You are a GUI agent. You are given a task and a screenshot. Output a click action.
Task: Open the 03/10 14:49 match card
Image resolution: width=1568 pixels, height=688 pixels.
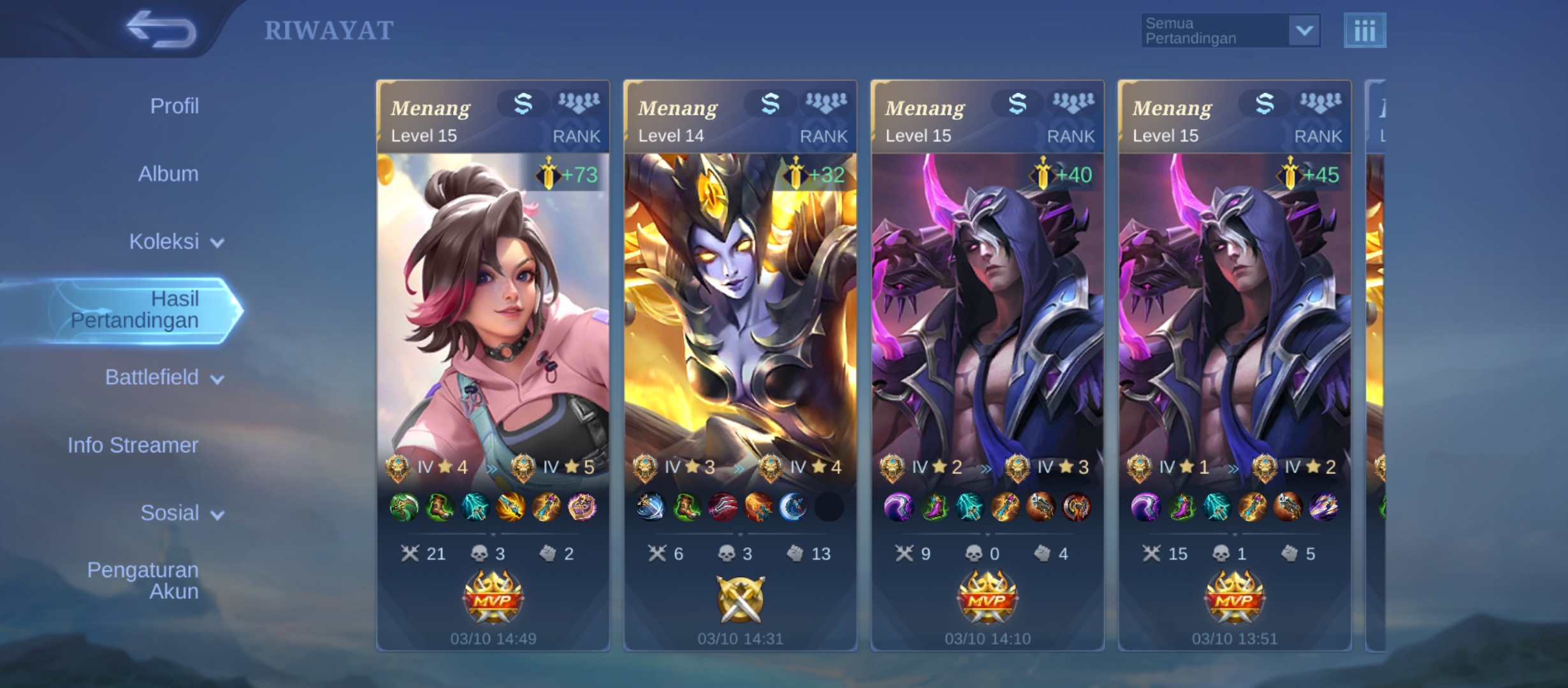click(x=493, y=365)
